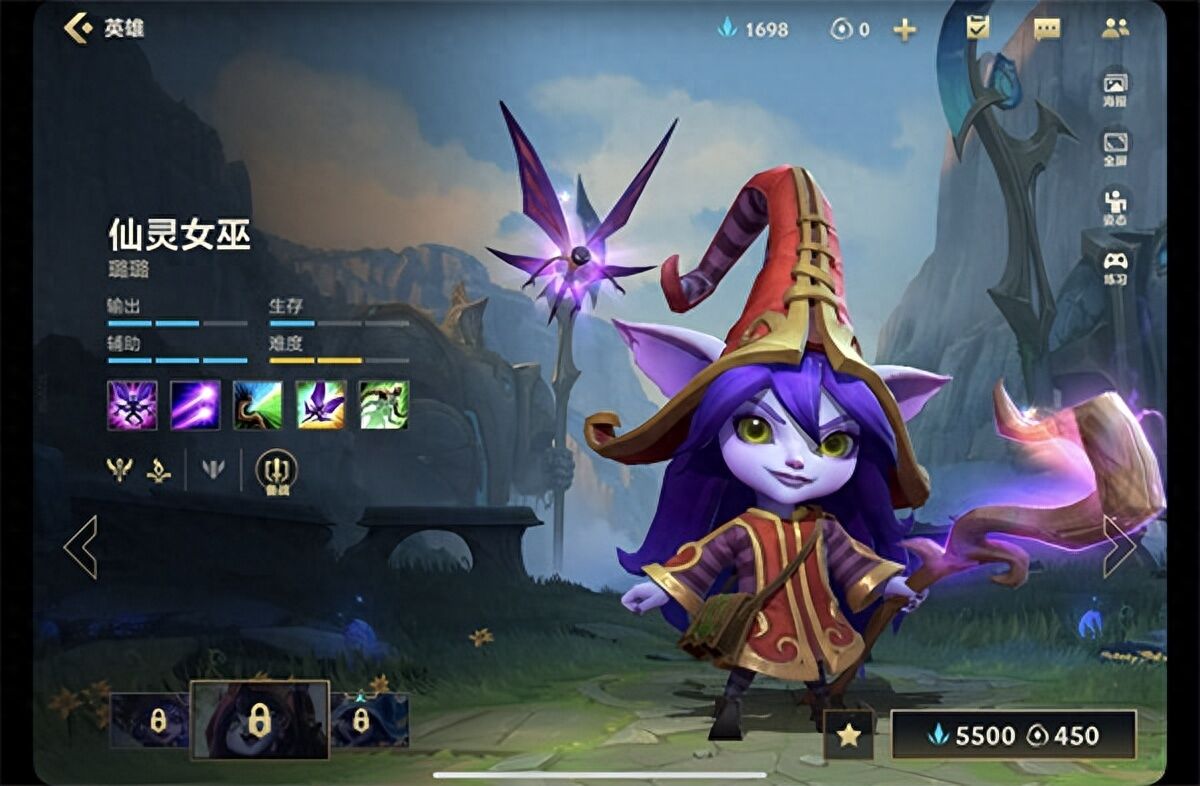Select the purple twin-bolt Glitterlance ability icon
1200x786 pixels.
pos(195,405)
